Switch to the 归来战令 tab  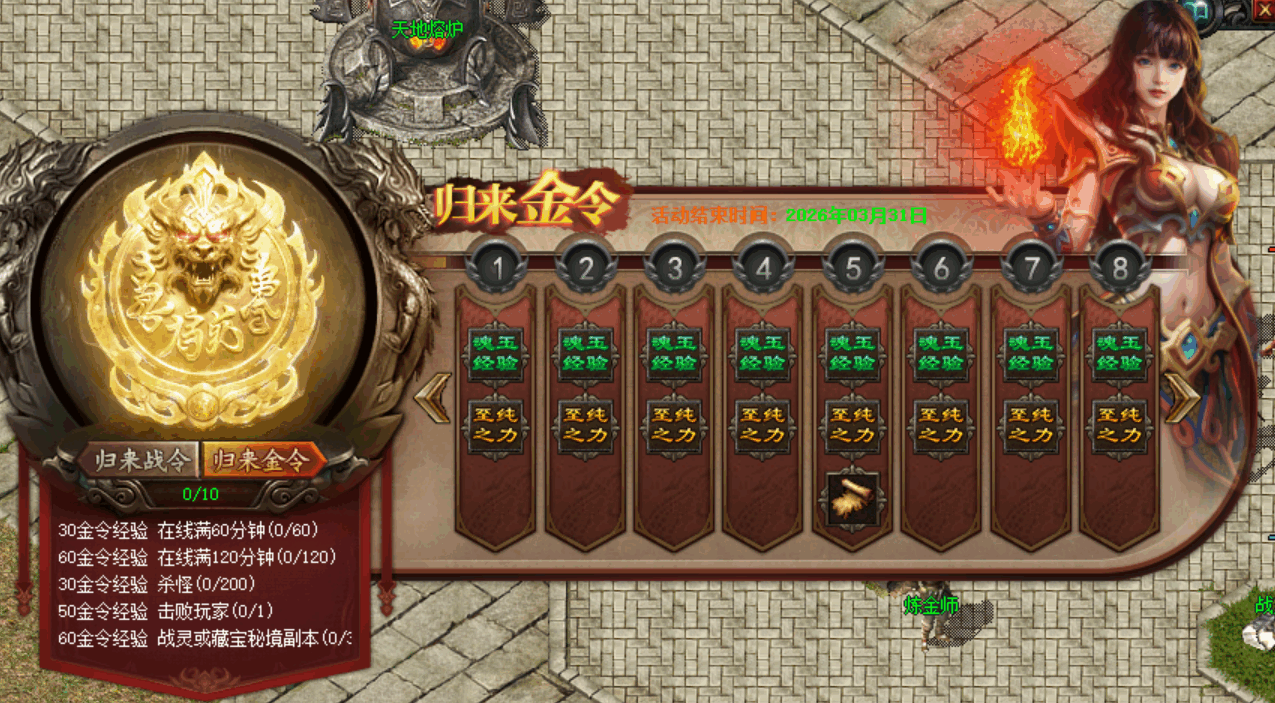click(x=141, y=460)
